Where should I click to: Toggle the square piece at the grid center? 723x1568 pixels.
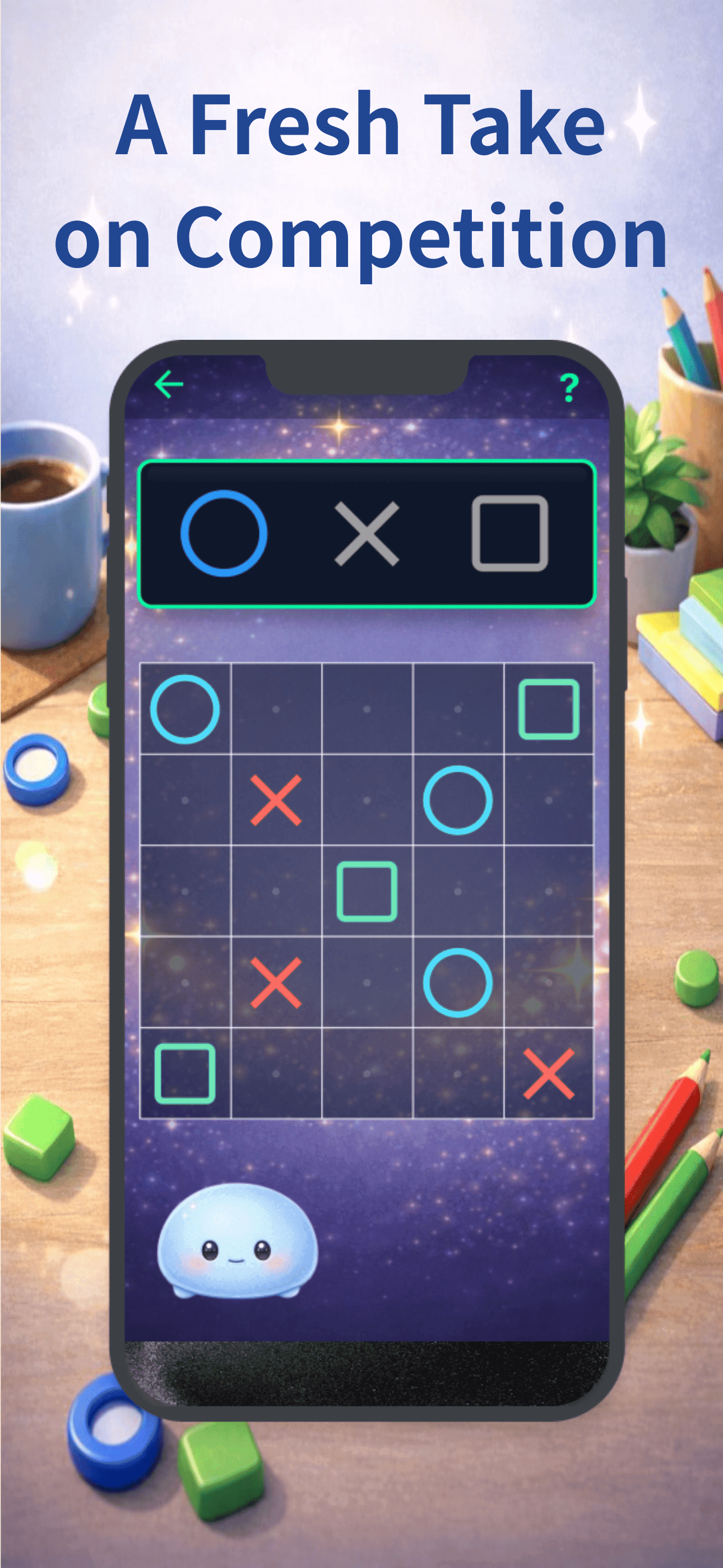(367, 893)
